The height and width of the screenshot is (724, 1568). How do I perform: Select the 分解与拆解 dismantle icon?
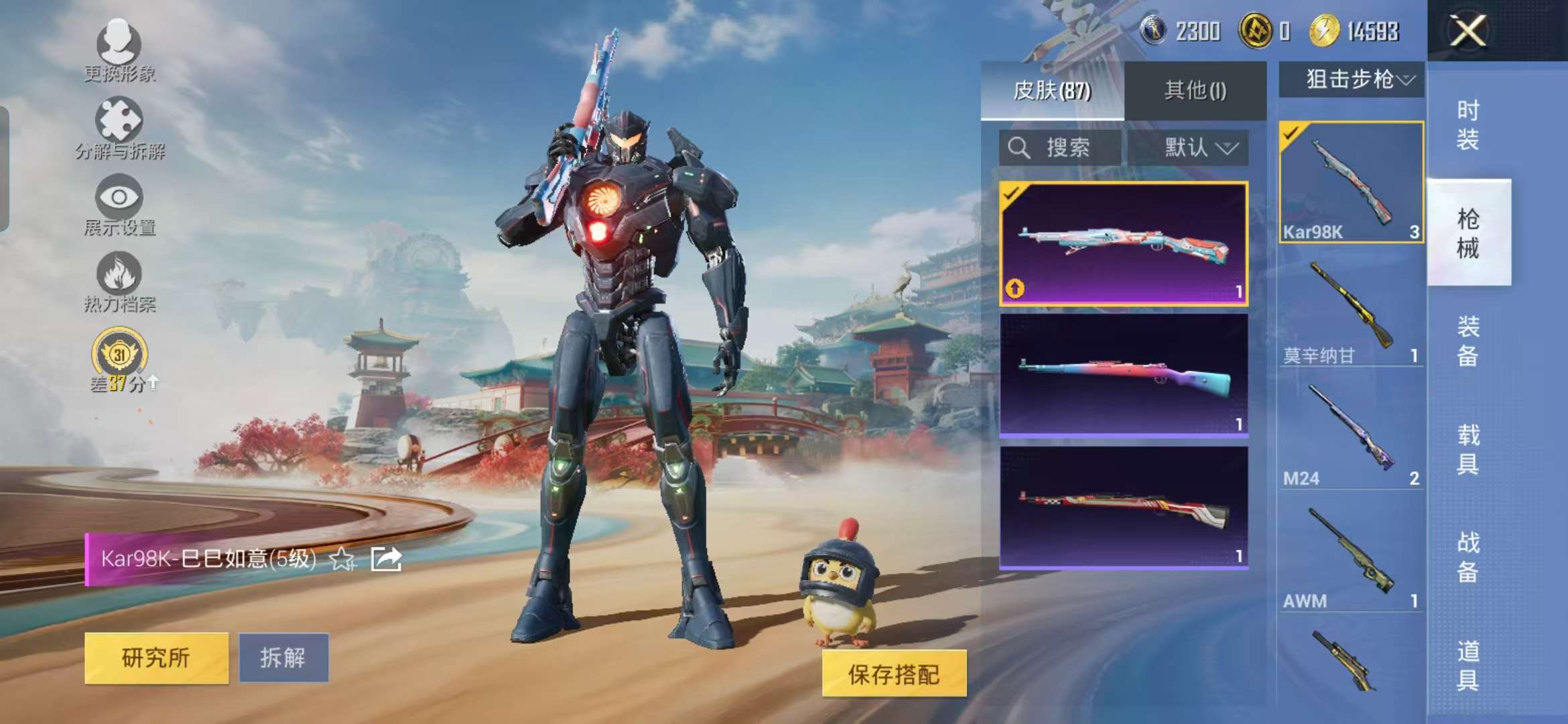[x=119, y=124]
